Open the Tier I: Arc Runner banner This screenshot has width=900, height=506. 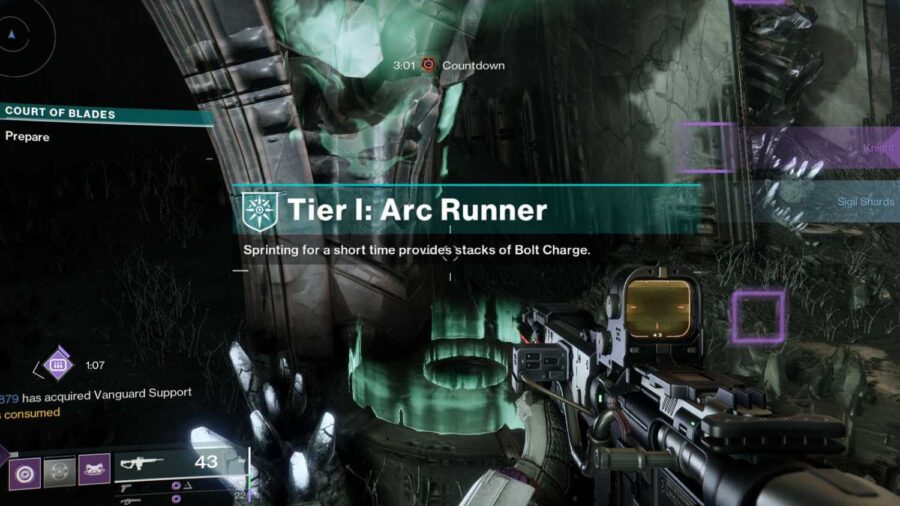[470, 210]
